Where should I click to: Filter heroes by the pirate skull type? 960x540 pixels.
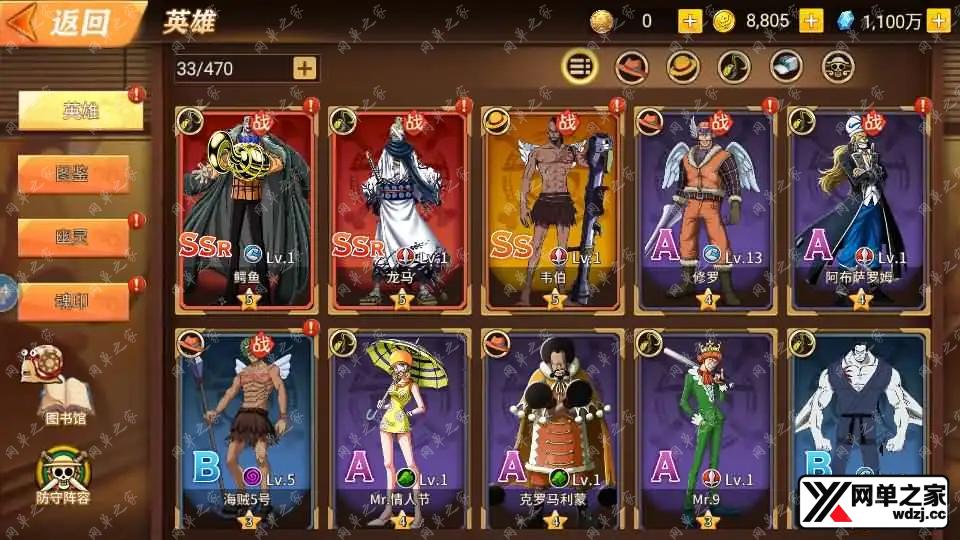pyautogui.click(x=838, y=67)
